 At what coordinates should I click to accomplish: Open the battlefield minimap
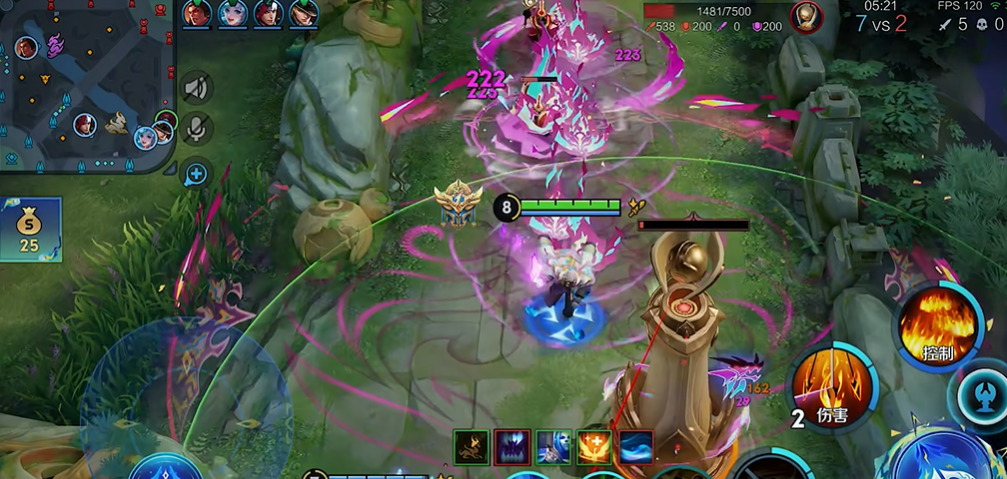pos(88,85)
